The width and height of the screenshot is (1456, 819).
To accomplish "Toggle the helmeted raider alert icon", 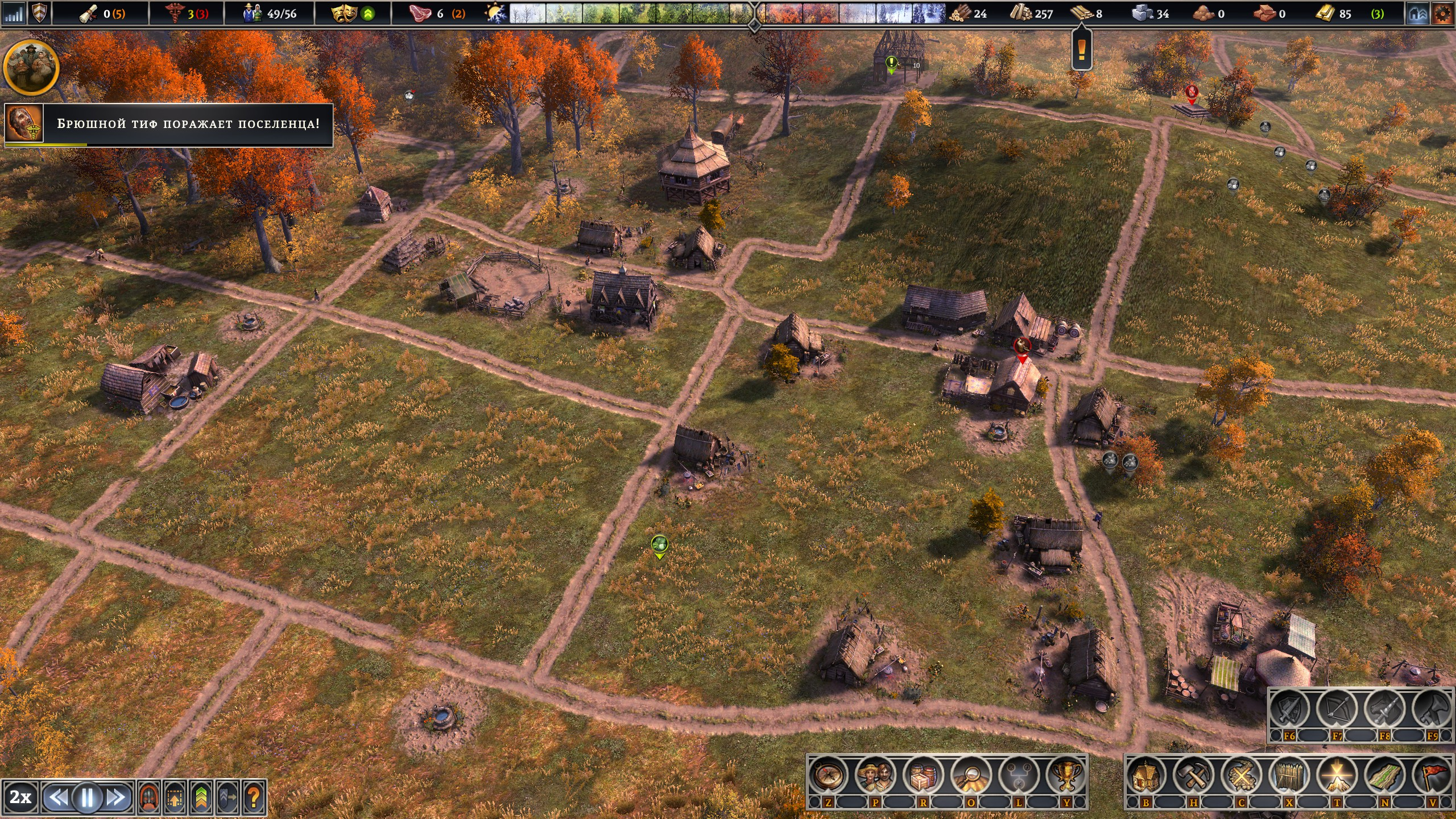I will (x=149, y=797).
